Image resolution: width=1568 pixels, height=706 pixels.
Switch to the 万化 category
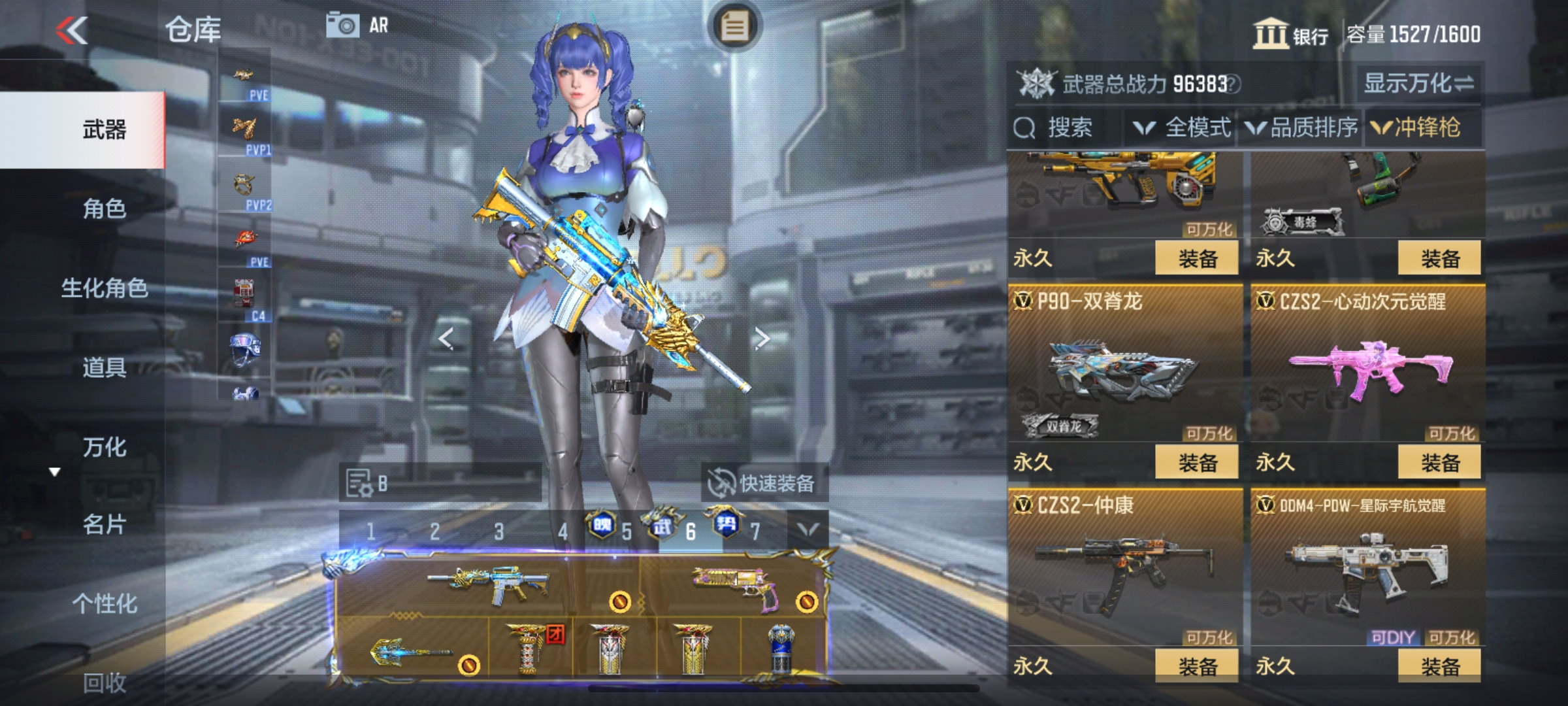(x=104, y=447)
